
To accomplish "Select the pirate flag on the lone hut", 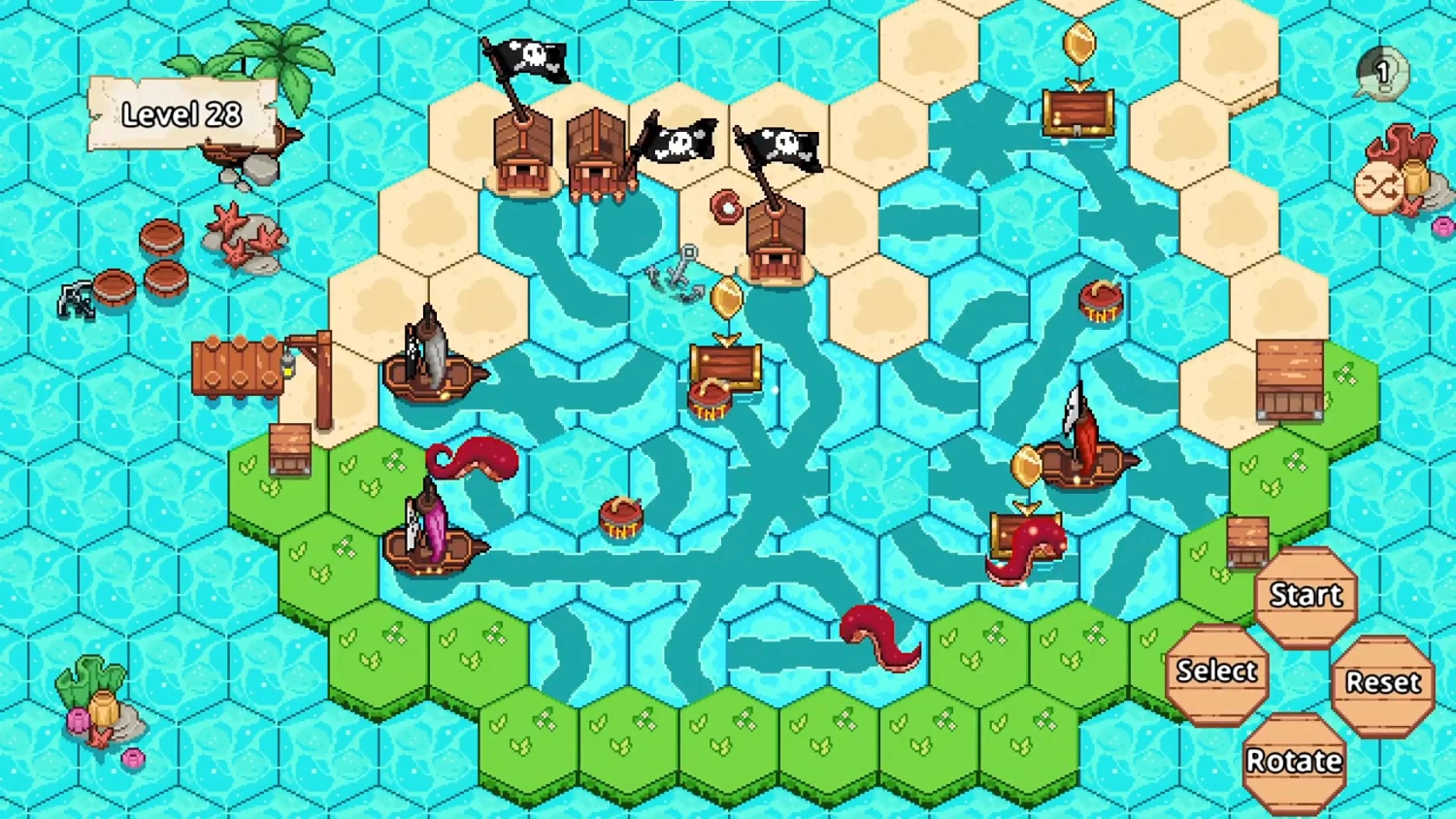I will click(x=783, y=150).
